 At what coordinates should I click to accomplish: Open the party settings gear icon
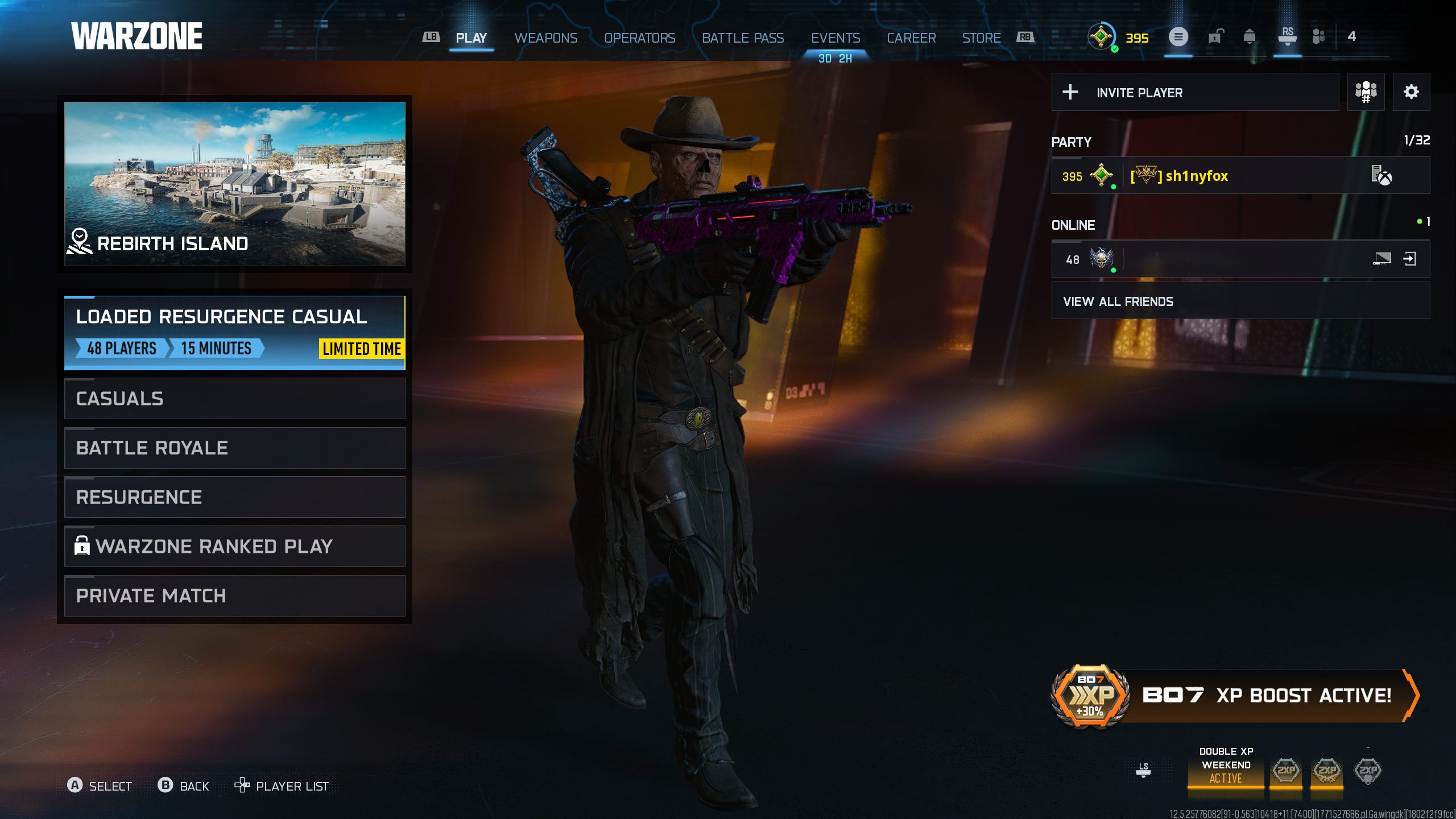tap(1413, 92)
